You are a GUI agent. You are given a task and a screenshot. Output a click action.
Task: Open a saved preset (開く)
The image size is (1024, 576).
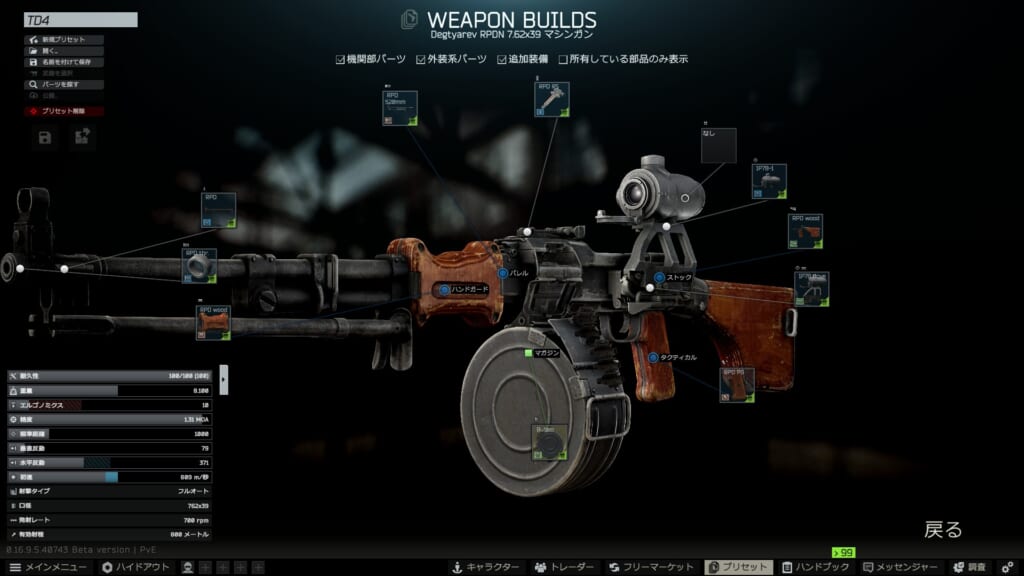click(x=63, y=51)
